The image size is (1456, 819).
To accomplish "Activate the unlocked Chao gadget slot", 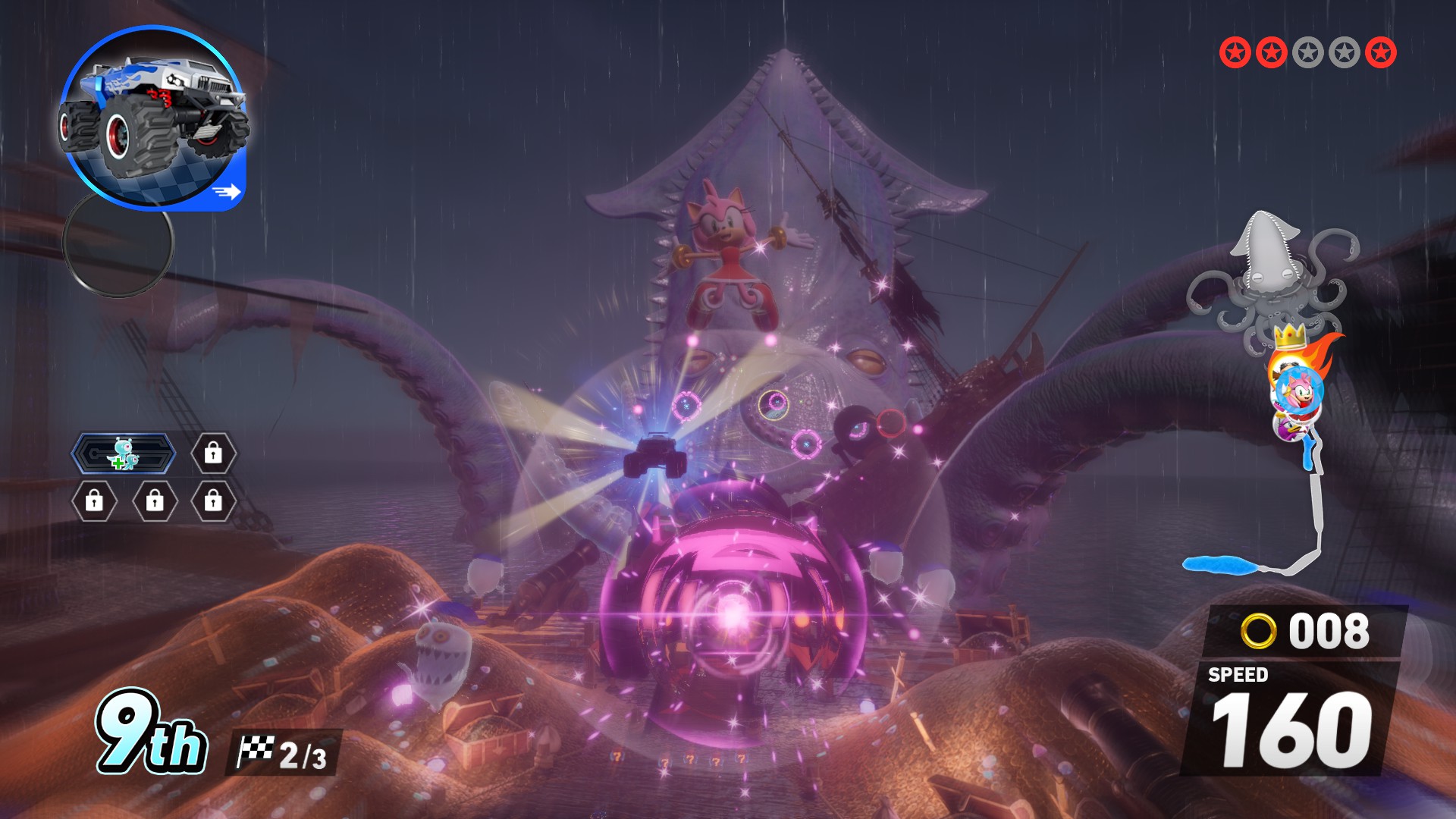I will [x=124, y=453].
